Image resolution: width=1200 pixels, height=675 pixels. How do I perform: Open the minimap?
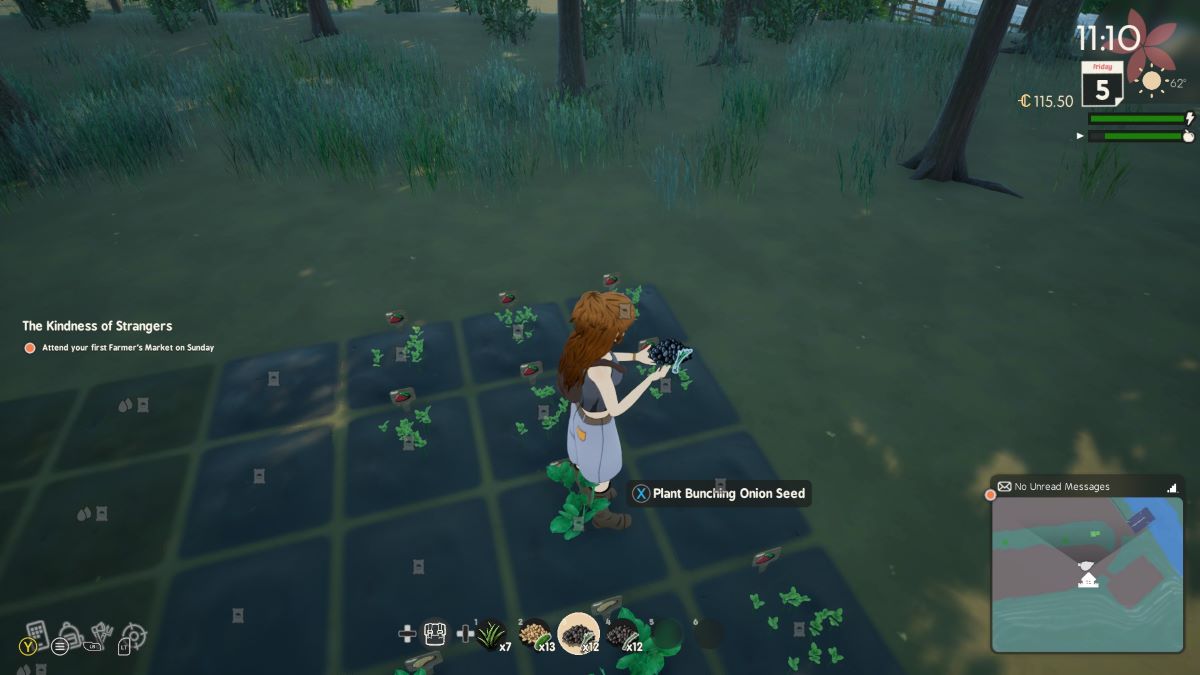[1087, 574]
